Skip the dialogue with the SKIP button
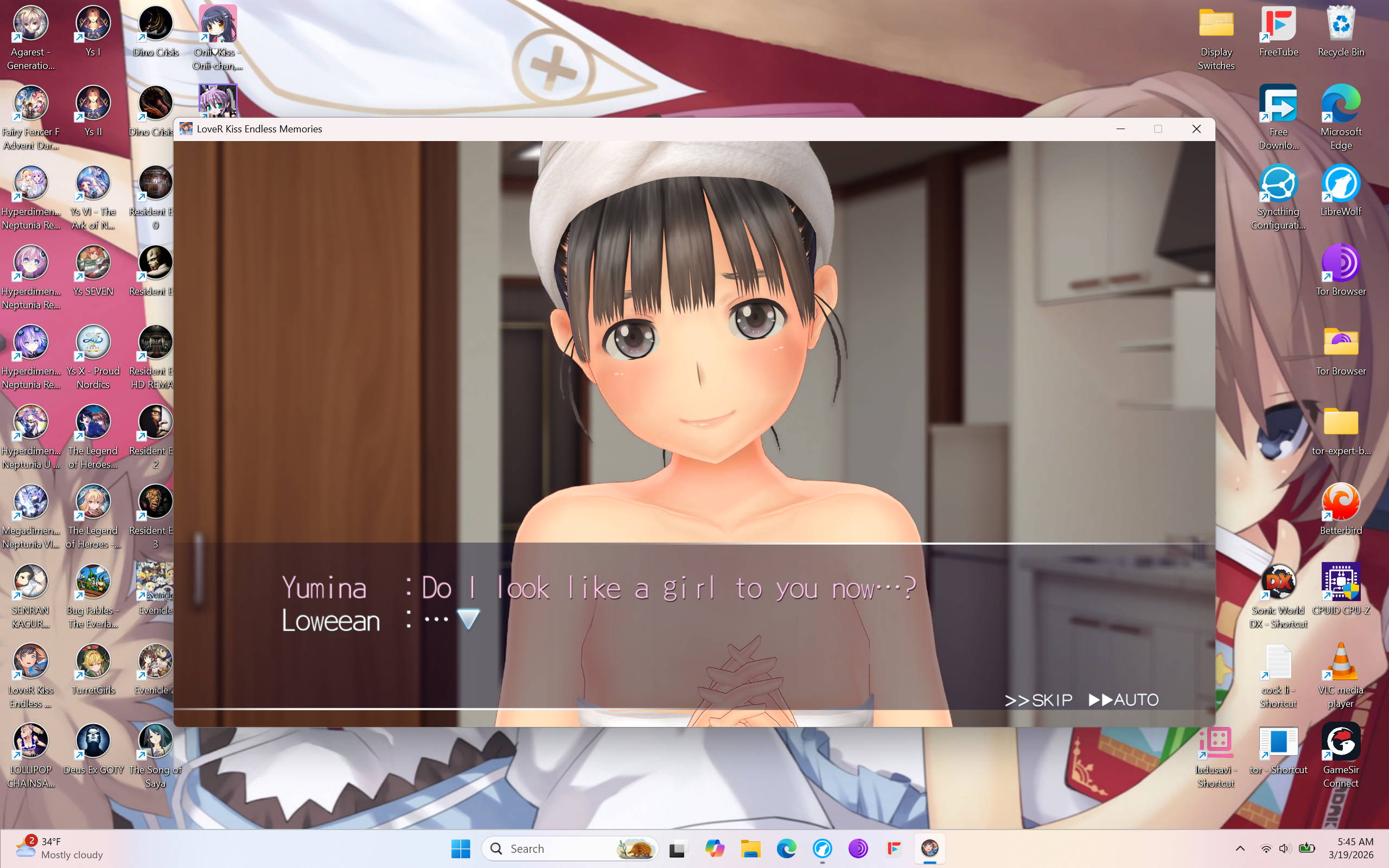The width and height of the screenshot is (1389, 868). (1038, 700)
